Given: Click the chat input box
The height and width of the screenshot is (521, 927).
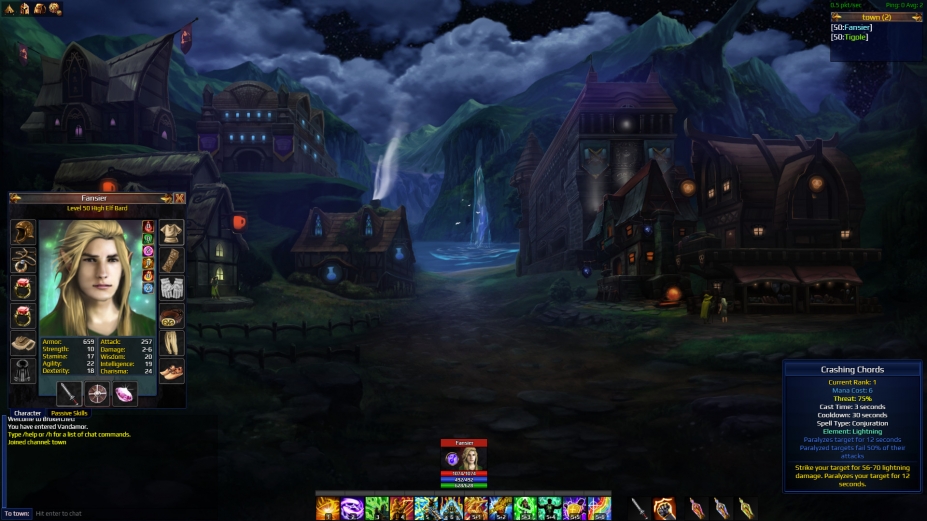Looking at the screenshot, I should (x=150, y=513).
